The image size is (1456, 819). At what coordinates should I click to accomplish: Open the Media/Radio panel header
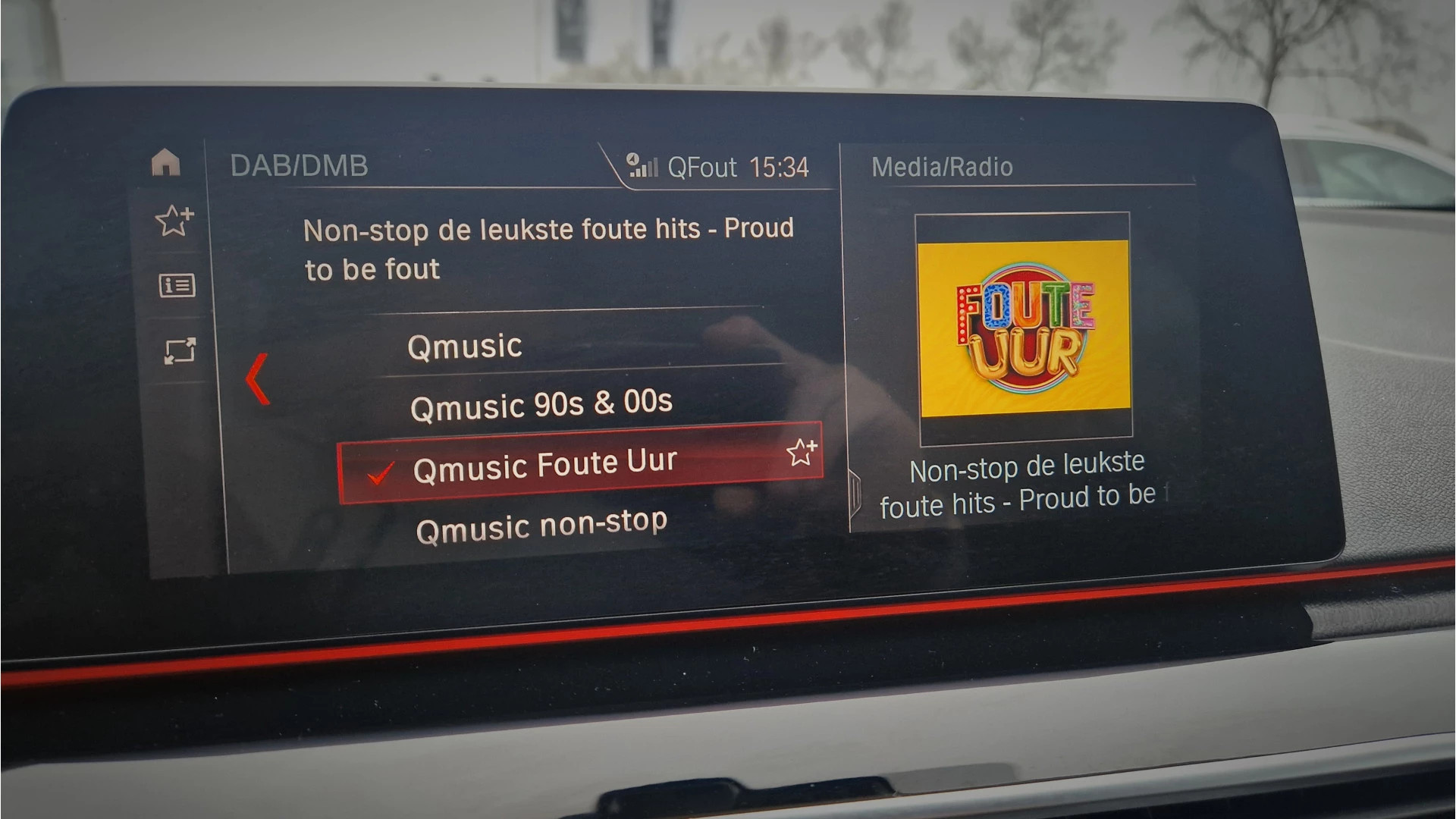(x=942, y=167)
